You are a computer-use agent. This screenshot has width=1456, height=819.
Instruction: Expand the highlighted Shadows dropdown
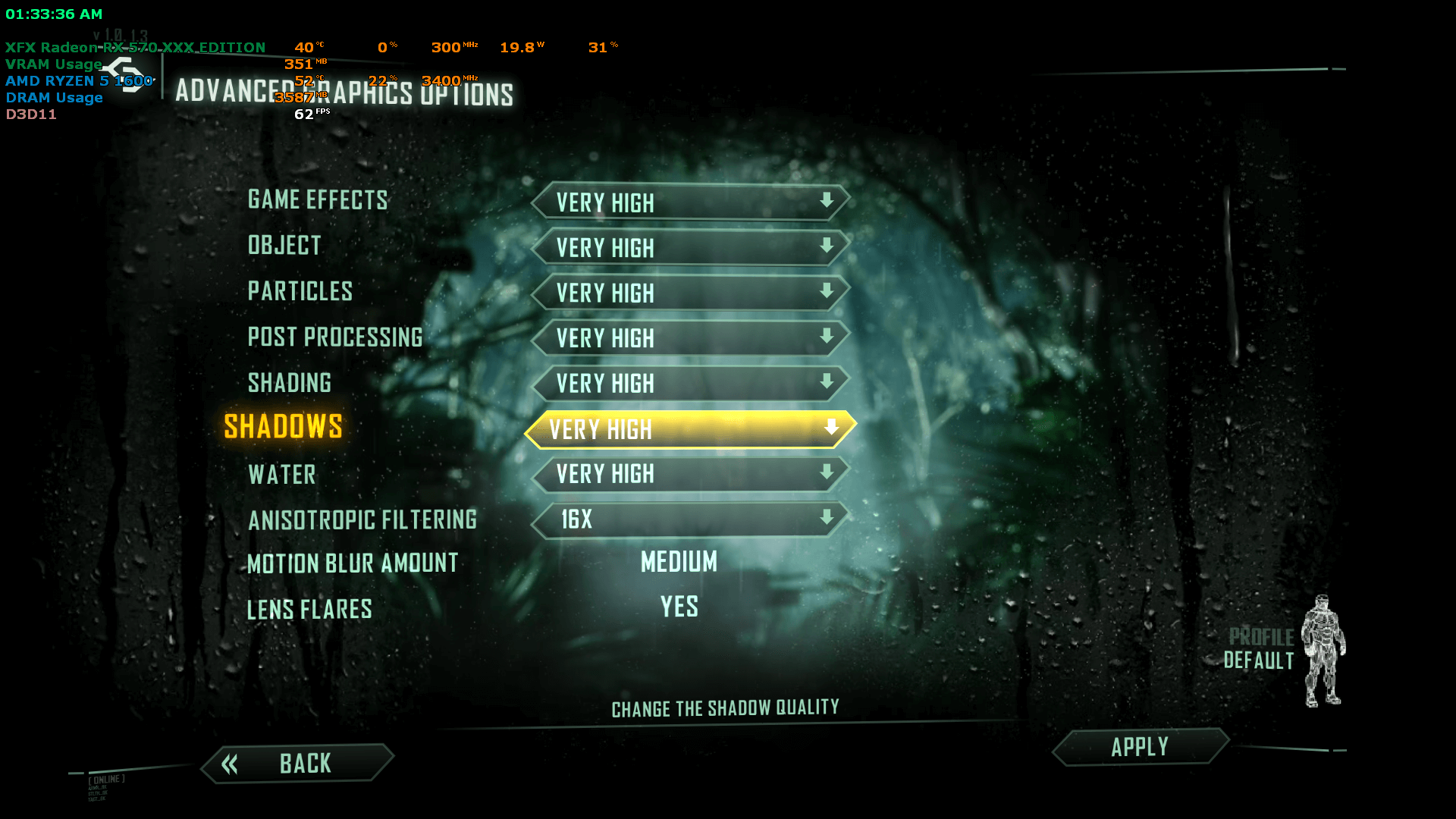(x=690, y=429)
